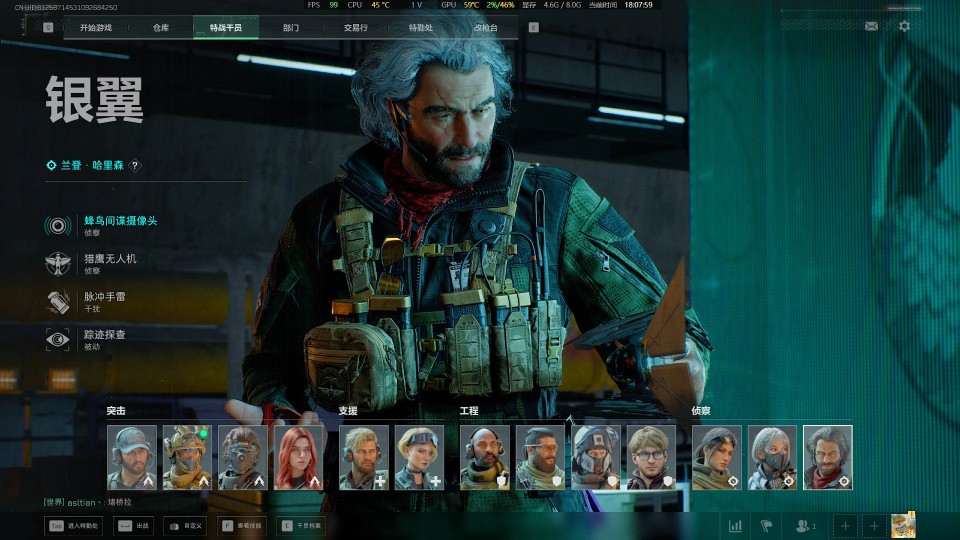Select the 特勤处 tab
The image size is (960, 540).
point(420,28)
